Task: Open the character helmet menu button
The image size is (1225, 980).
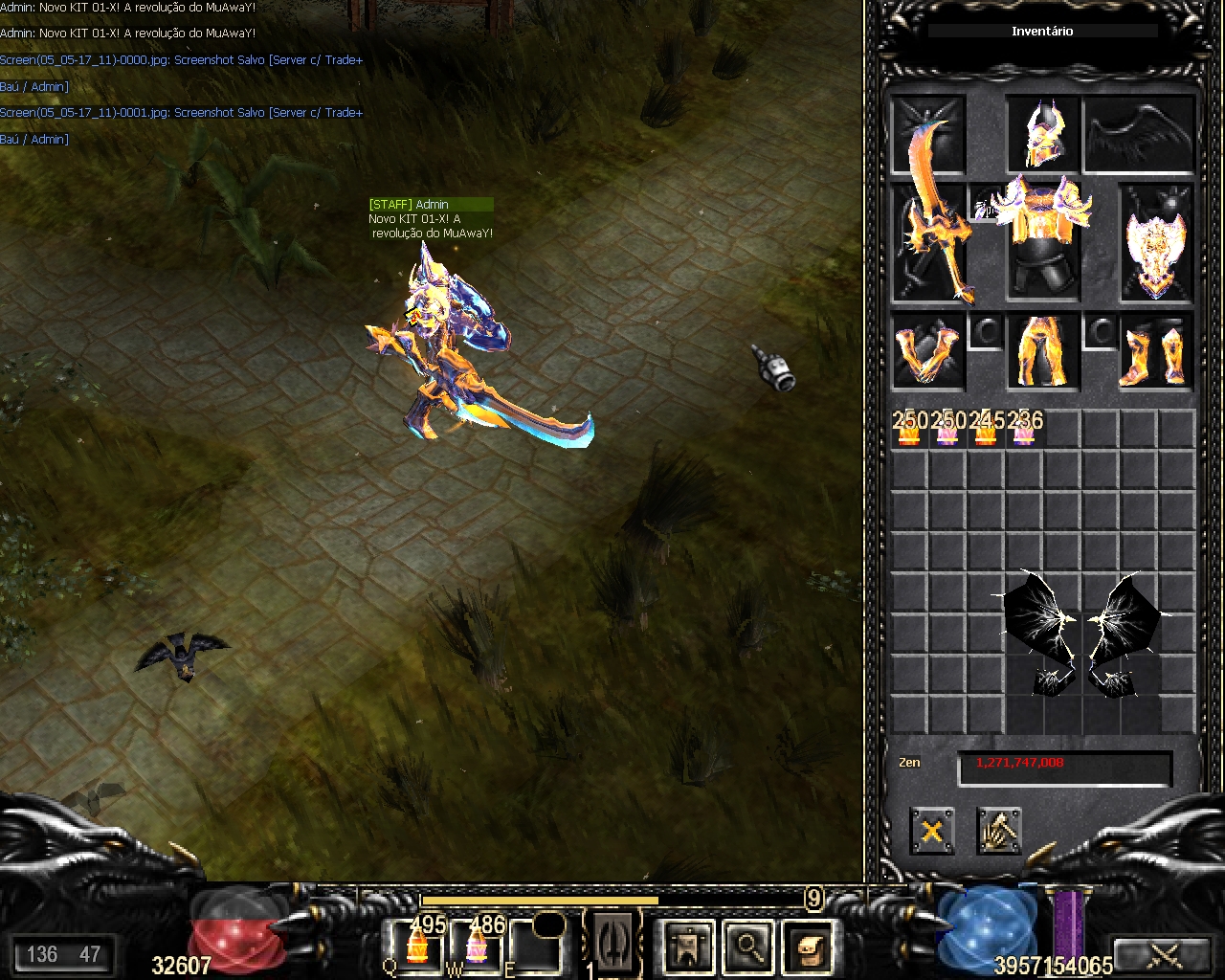Action: pos(688,947)
